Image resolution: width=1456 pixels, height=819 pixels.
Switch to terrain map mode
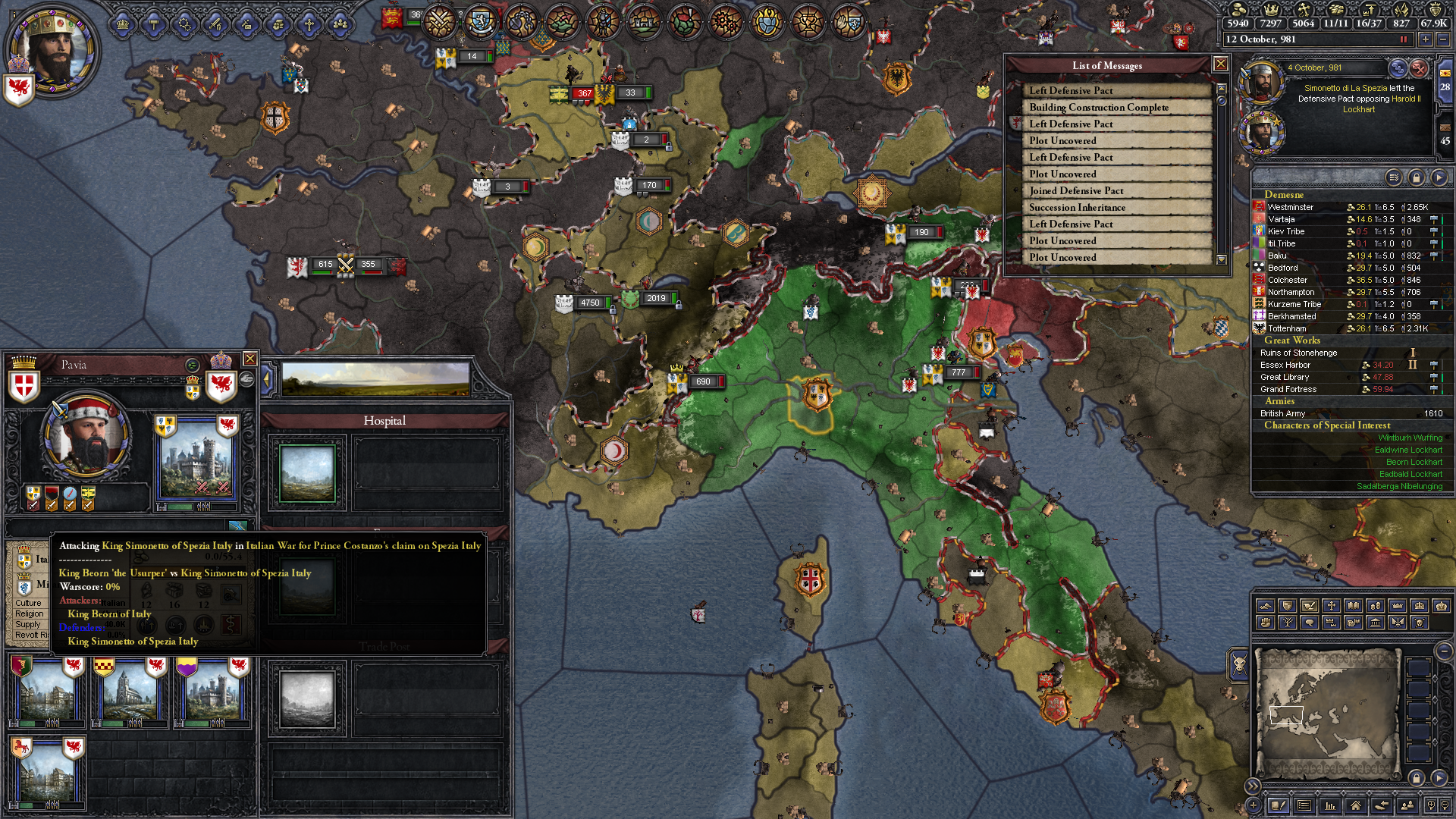[x=1266, y=606]
